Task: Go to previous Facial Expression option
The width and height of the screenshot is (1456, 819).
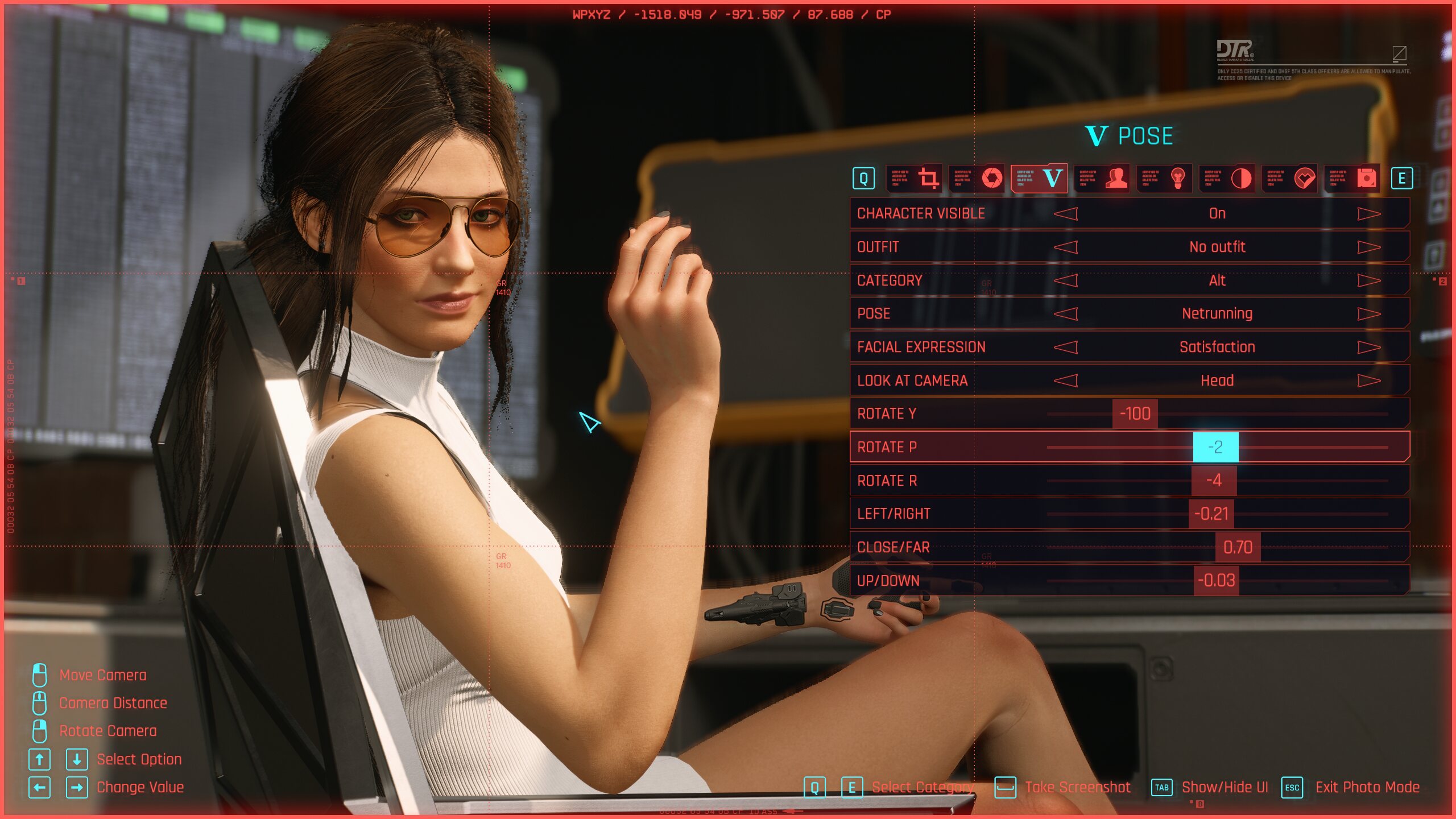Action: (1066, 348)
